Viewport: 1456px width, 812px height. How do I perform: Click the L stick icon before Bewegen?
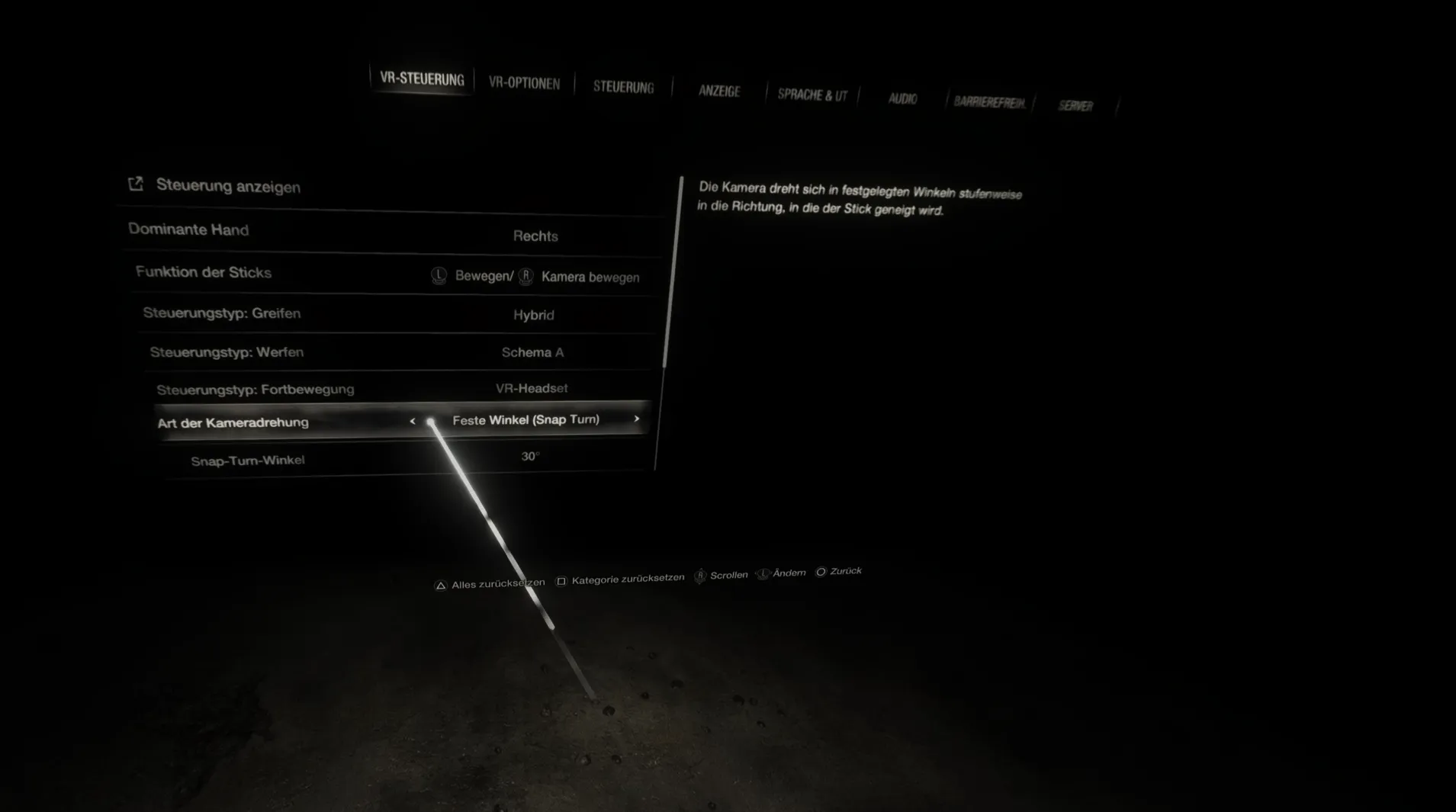coord(439,277)
